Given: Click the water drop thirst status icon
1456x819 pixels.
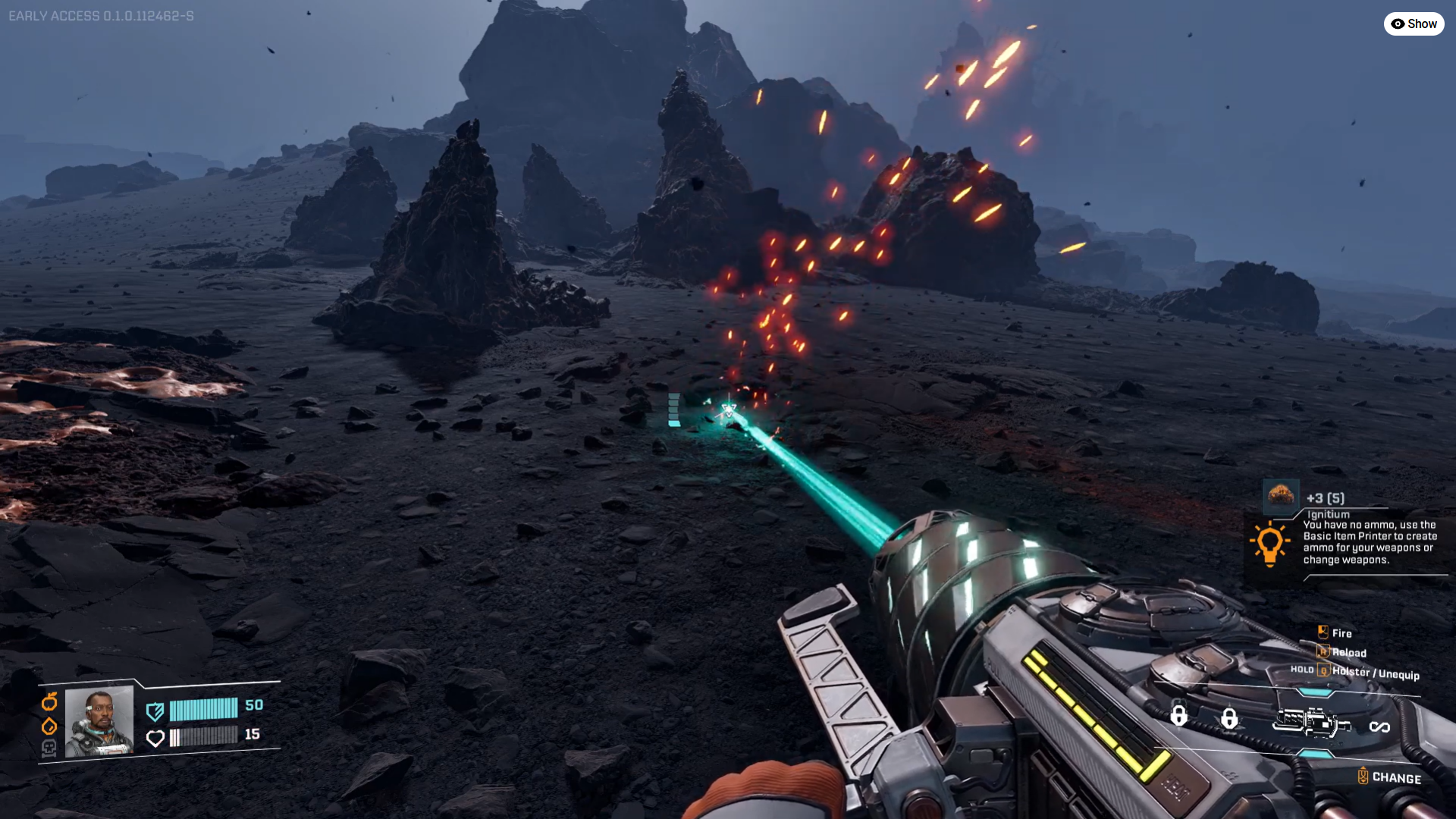Looking at the screenshot, I should pos(49,726).
